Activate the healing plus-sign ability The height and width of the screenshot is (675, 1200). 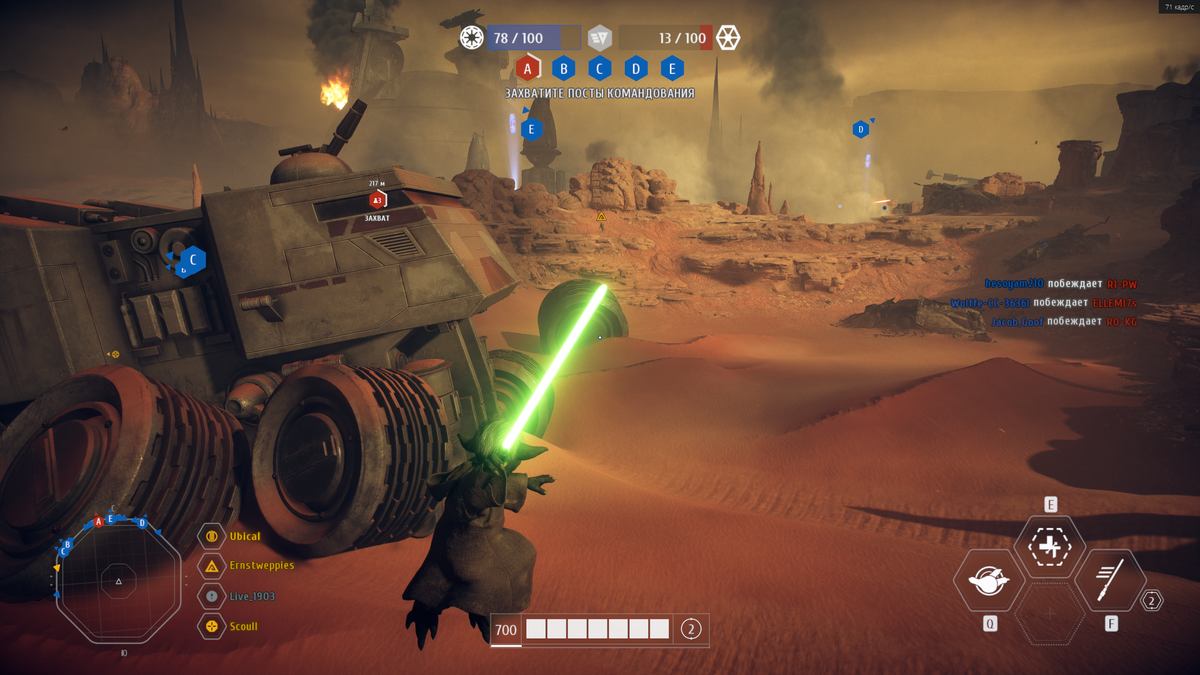[x=1050, y=547]
